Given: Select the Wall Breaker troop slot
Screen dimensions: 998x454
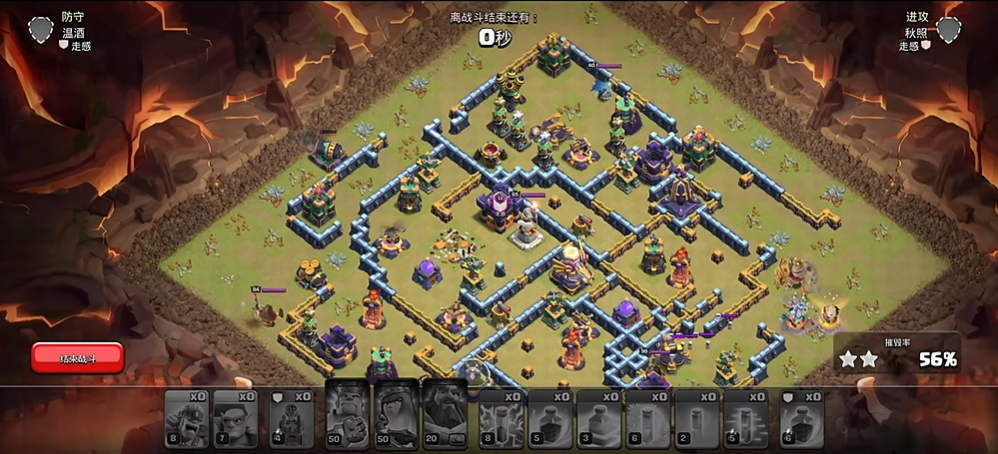Looking at the screenshot, I should point(187,418).
